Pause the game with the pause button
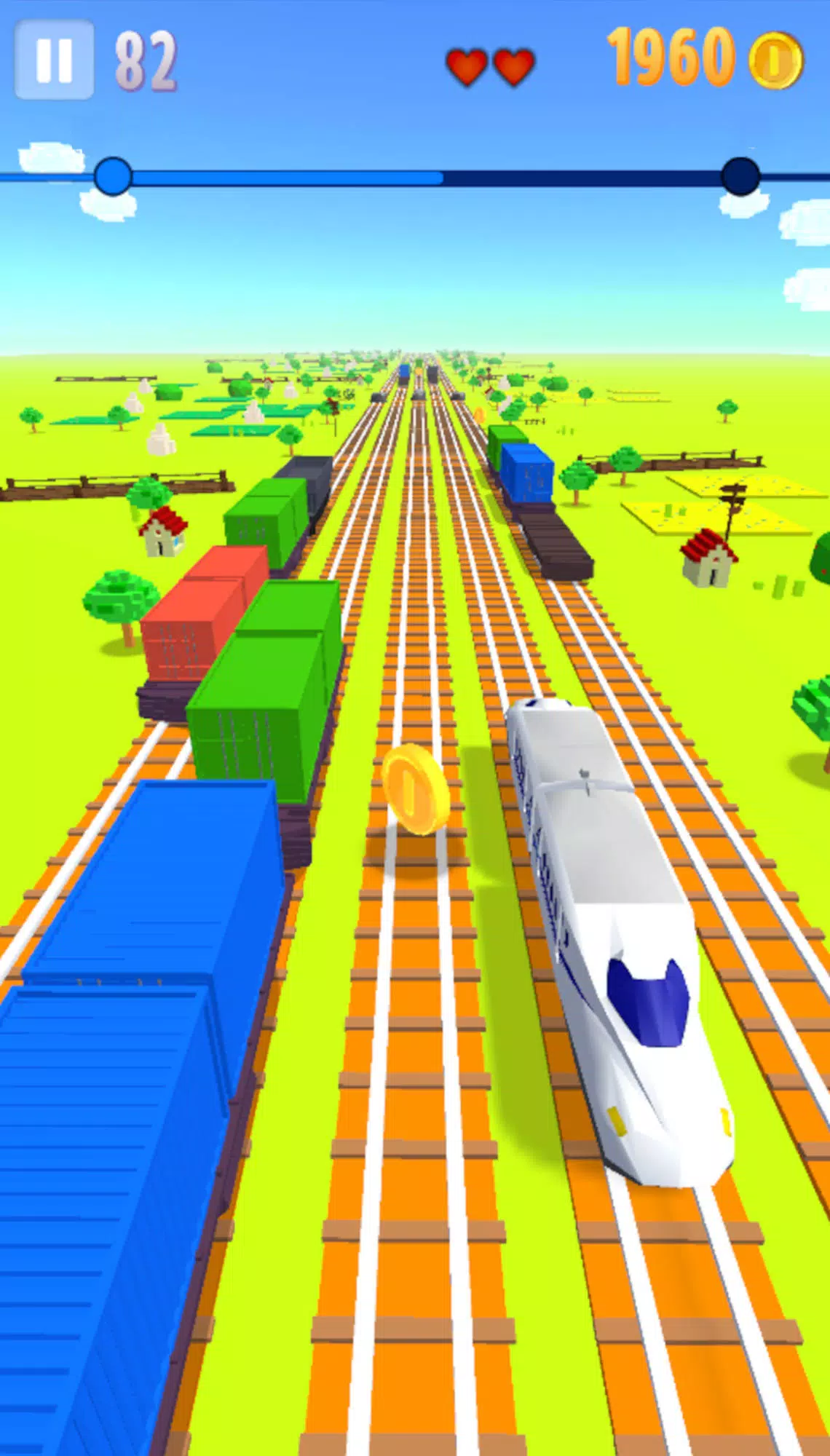This screenshot has width=830, height=1456. coord(54,60)
